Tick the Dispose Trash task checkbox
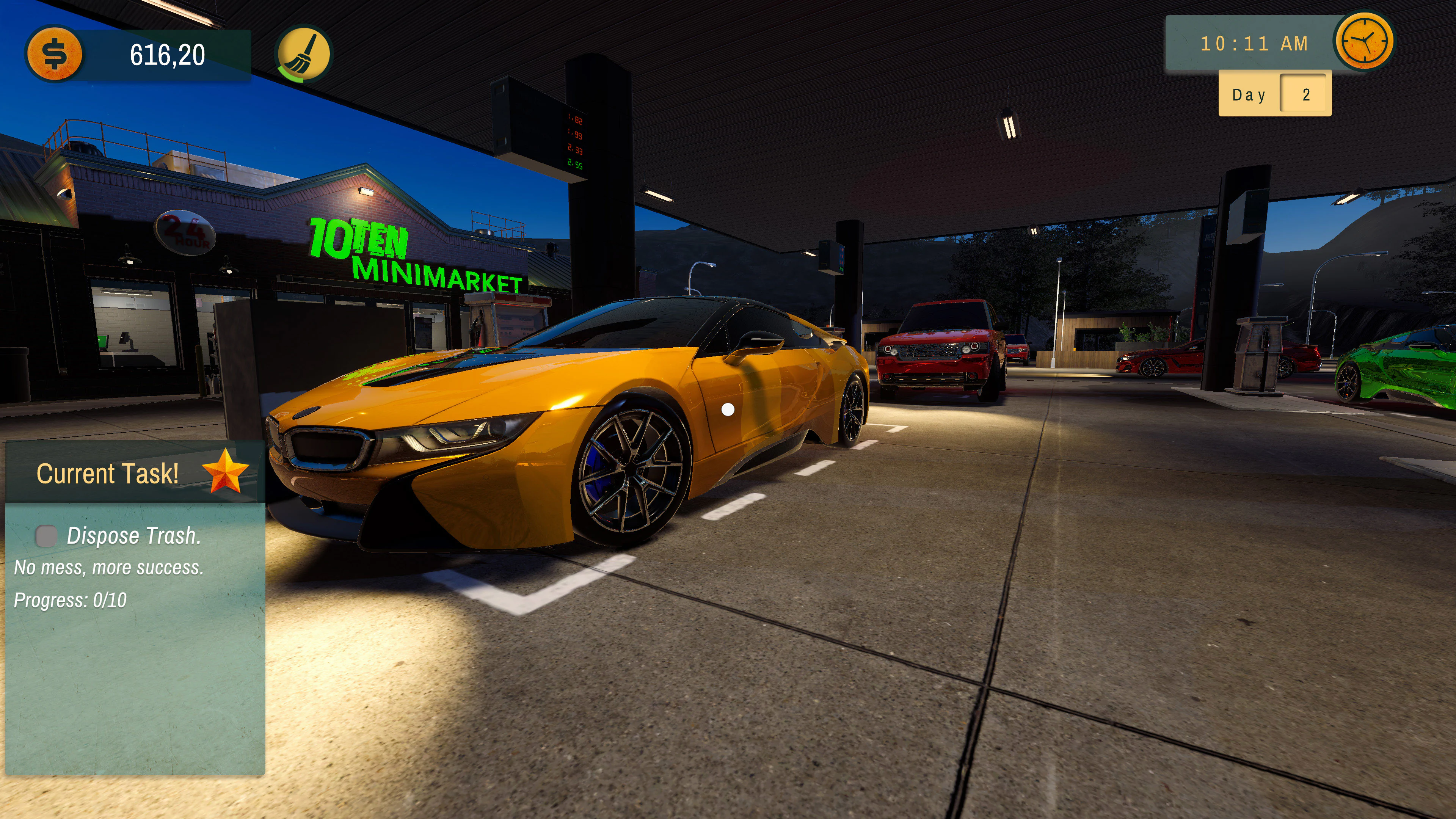 click(x=46, y=535)
